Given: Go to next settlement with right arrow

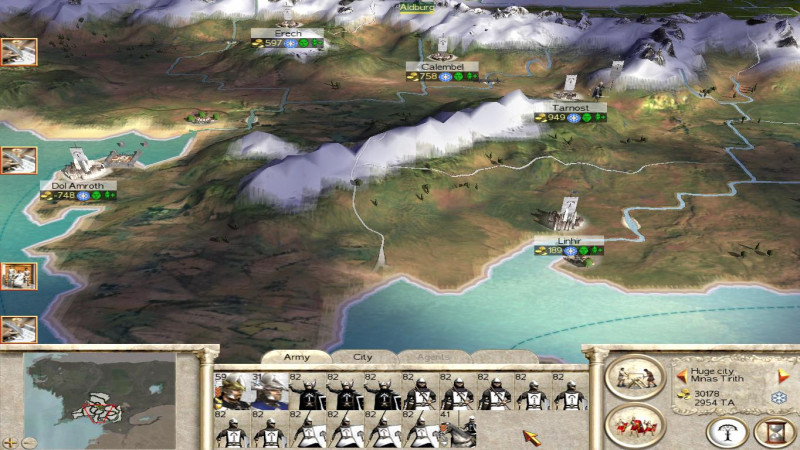Looking at the screenshot, I should [x=783, y=376].
